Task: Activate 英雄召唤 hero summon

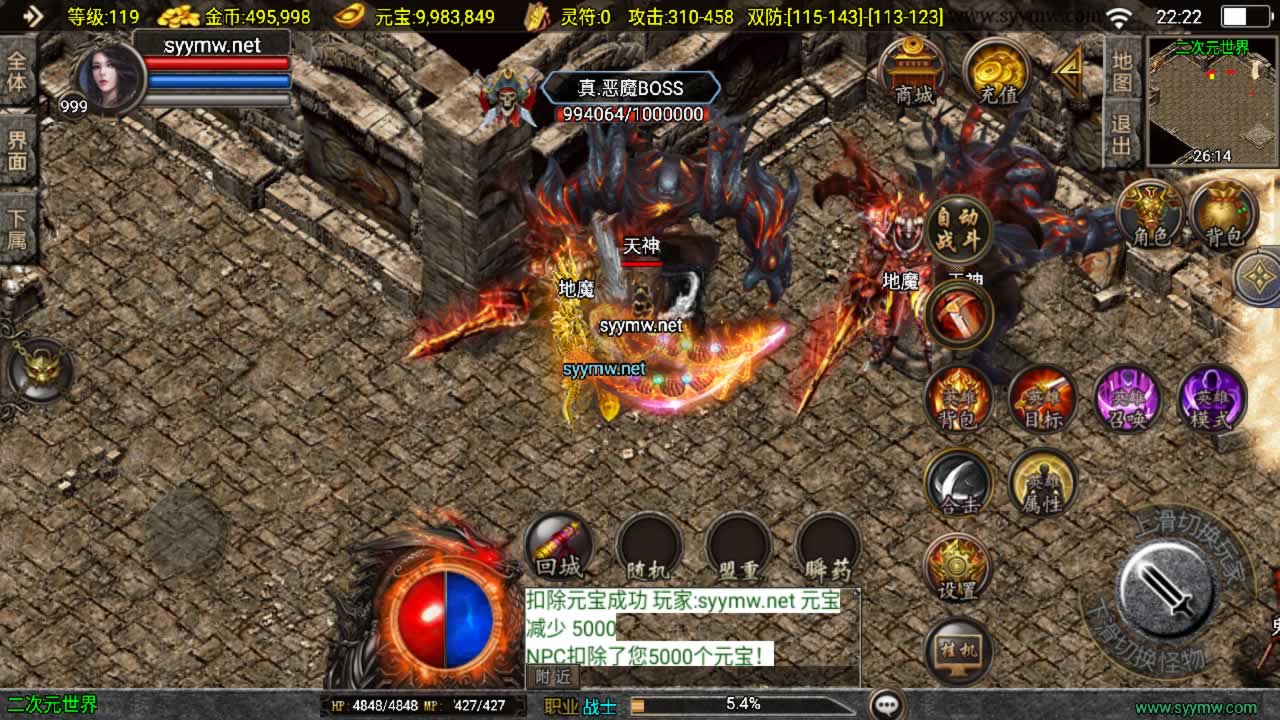Action: (1127, 398)
